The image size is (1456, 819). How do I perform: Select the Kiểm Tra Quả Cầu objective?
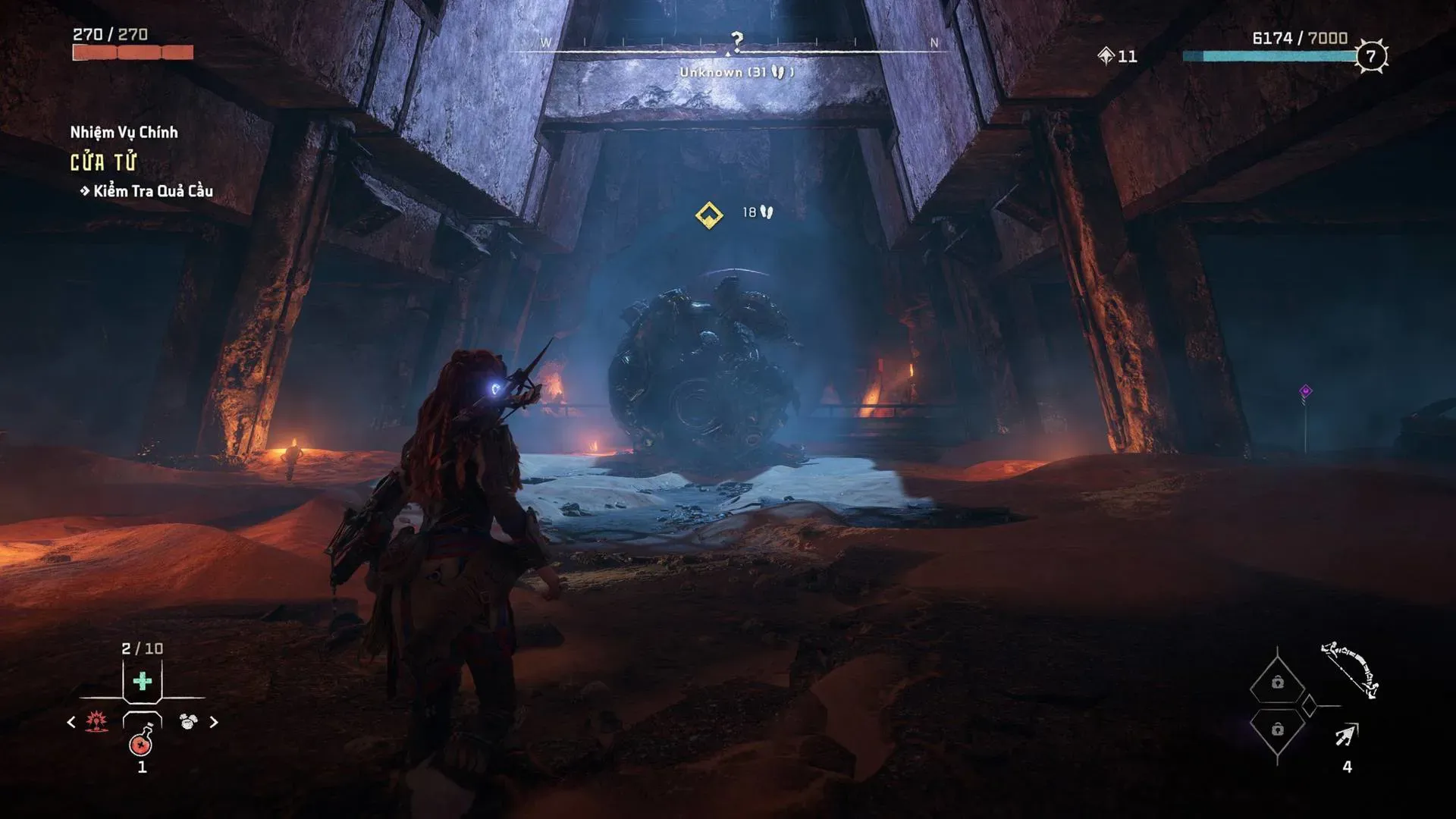152,191
